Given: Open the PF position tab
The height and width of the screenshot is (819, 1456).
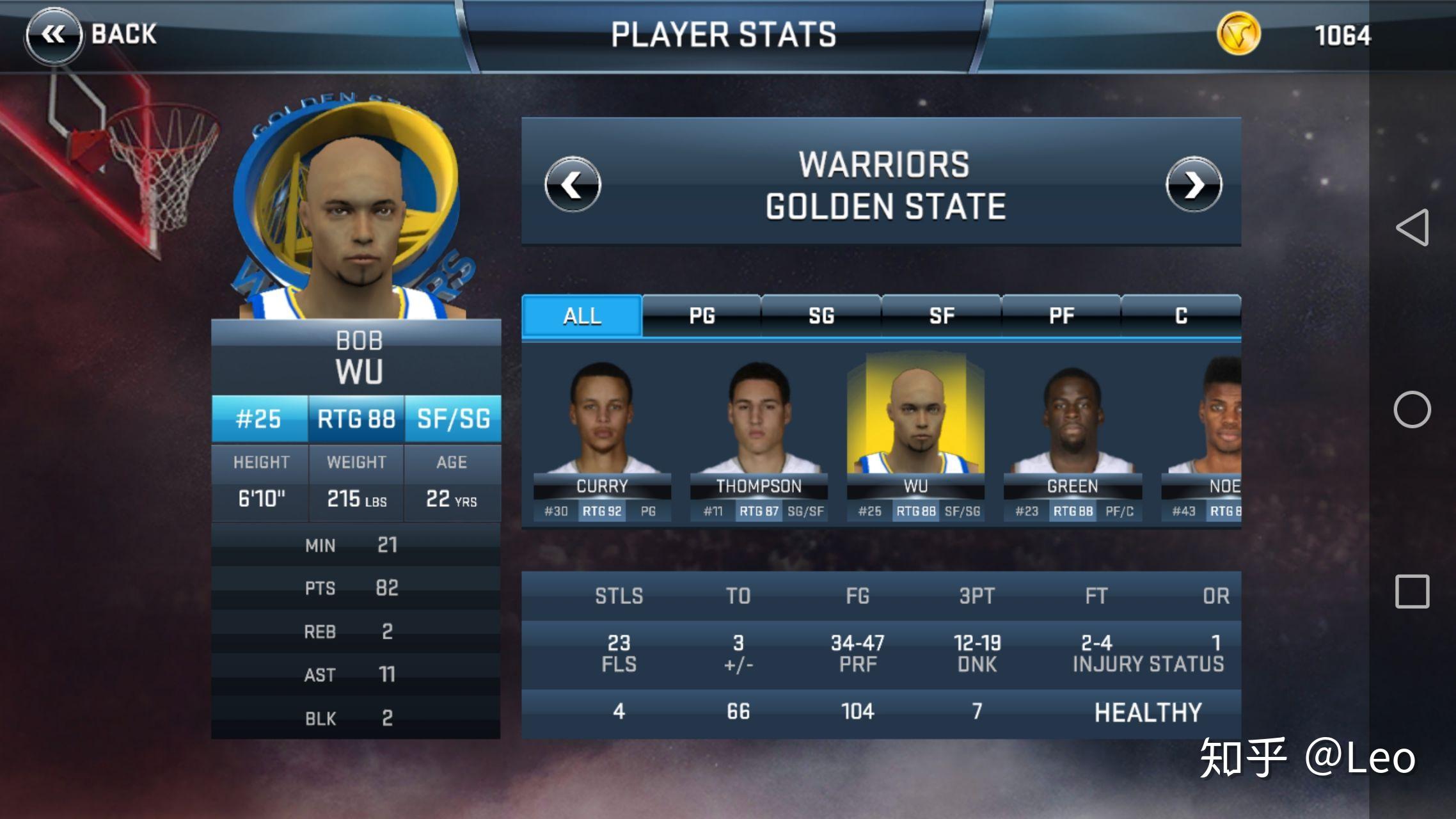Looking at the screenshot, I should (1061, 315).
